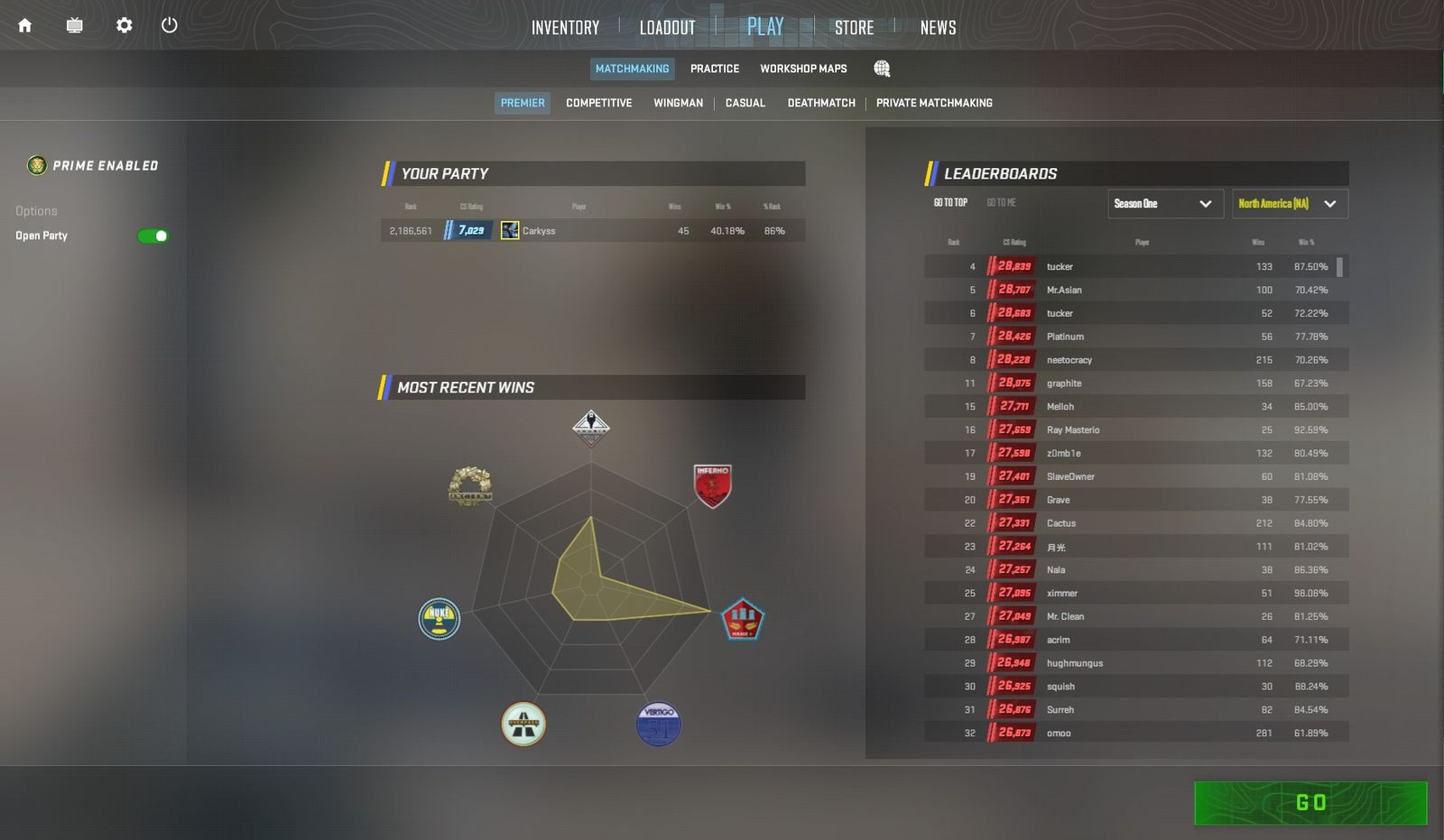Open the Season One dropdown
The width and height of the screenshot is (1444, 840).
click(1165, 204)
